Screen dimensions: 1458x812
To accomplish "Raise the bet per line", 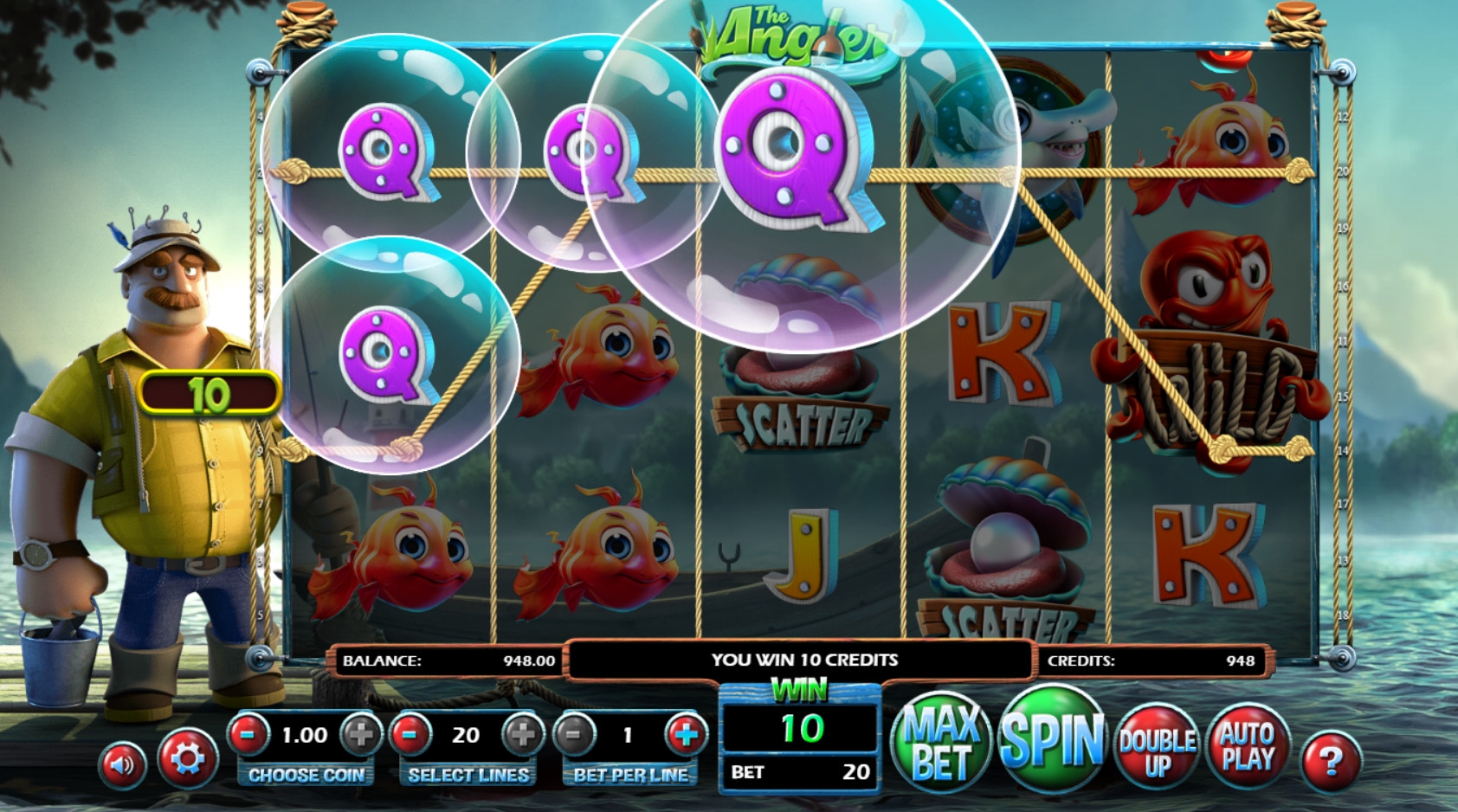I will [x=686, y=735].
